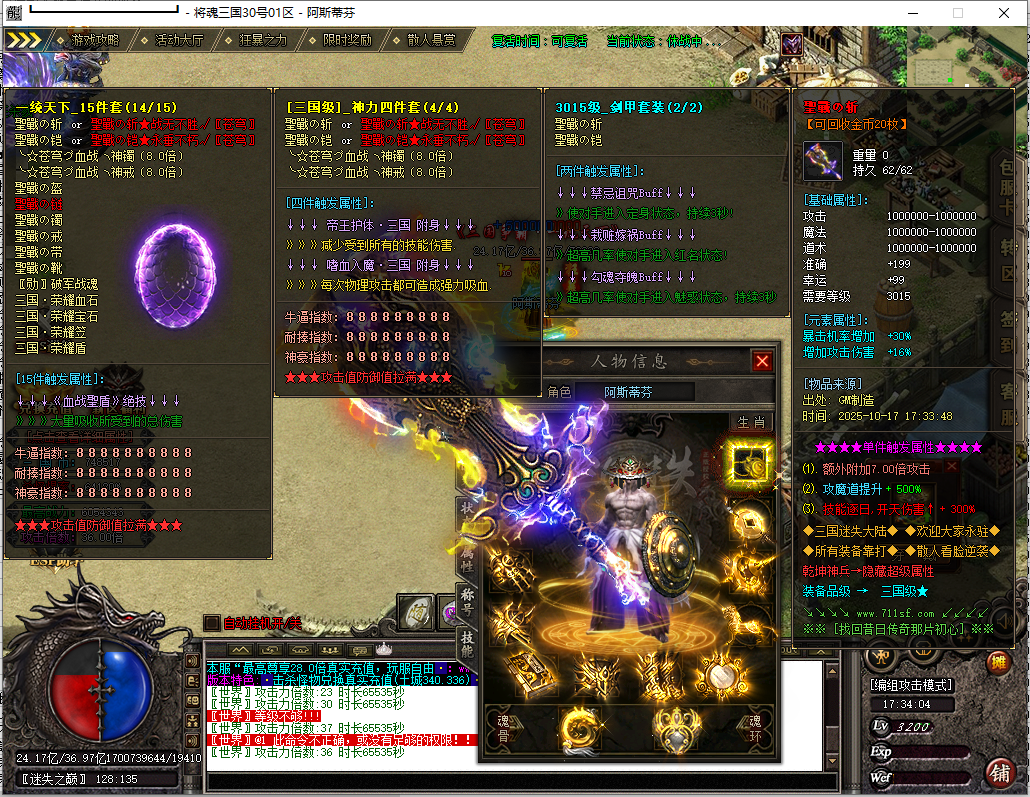This screenshot has height=797, width=1030.
Task: Open the 限时奖励 timed rewards menu
Action: pos(347,40)
